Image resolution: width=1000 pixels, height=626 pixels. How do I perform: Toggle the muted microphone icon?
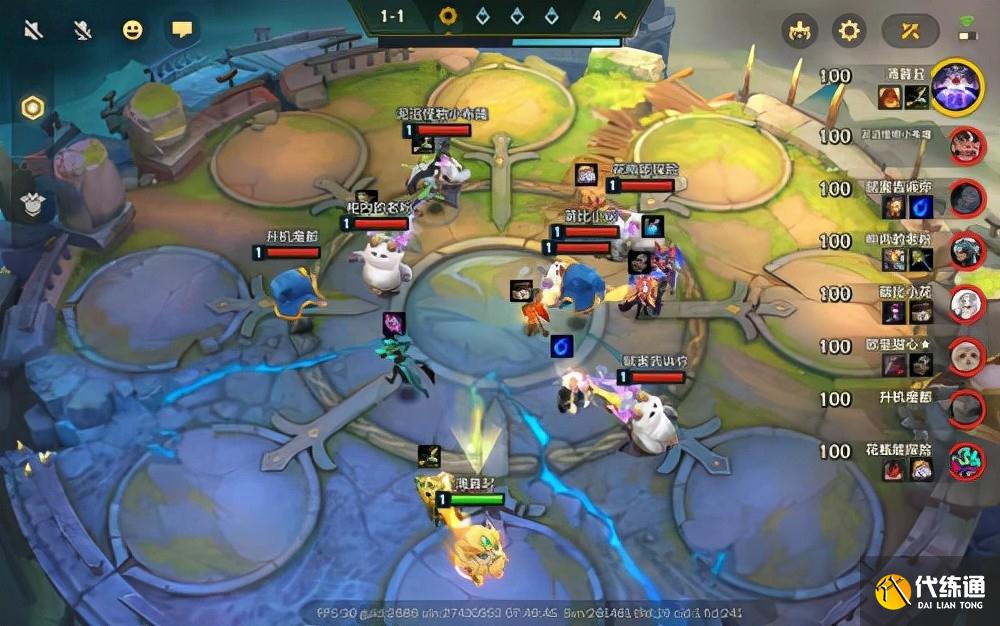83,30
